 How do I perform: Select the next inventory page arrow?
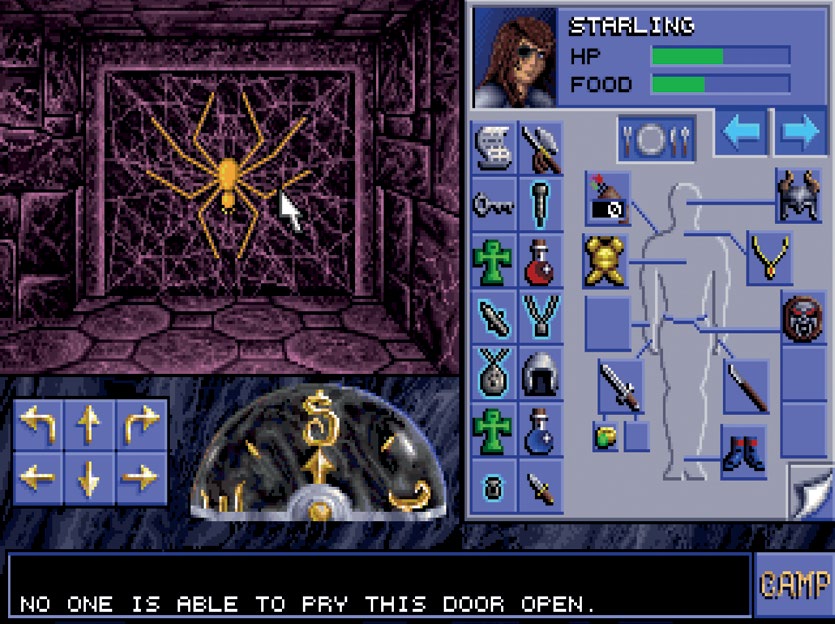tap(800, 133)
